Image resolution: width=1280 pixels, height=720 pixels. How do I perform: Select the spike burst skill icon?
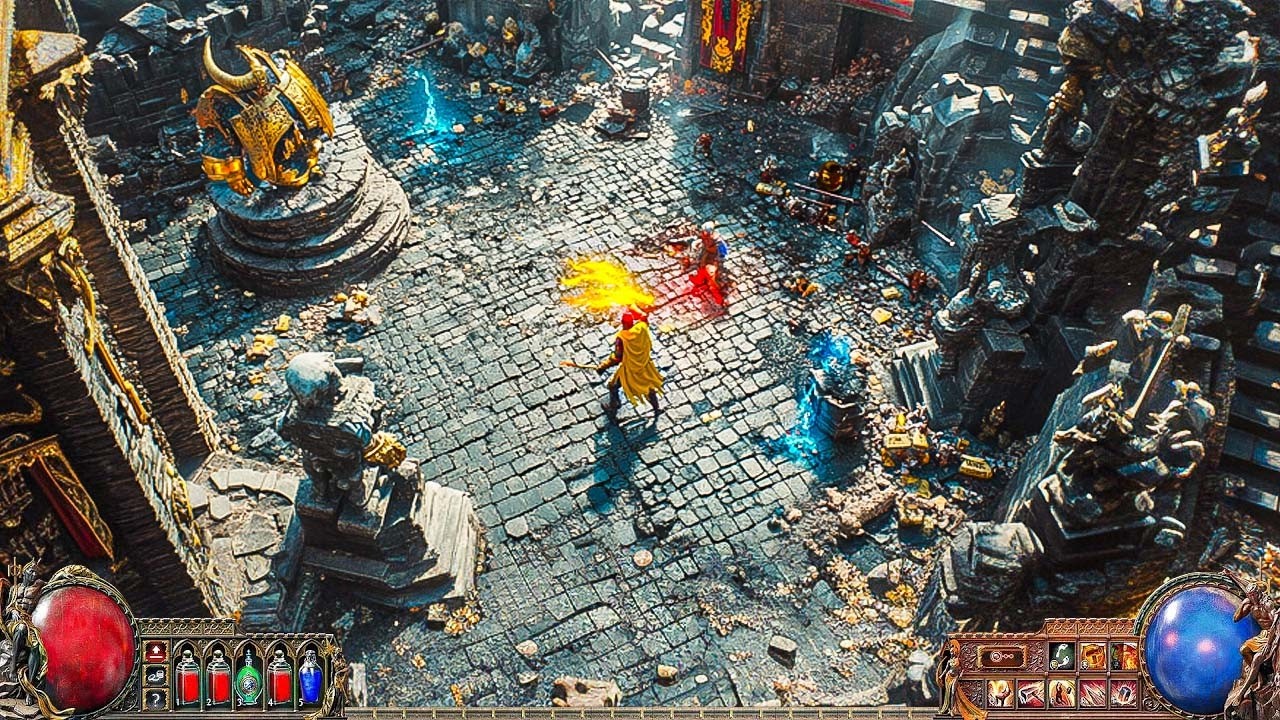coord(1092,694)
